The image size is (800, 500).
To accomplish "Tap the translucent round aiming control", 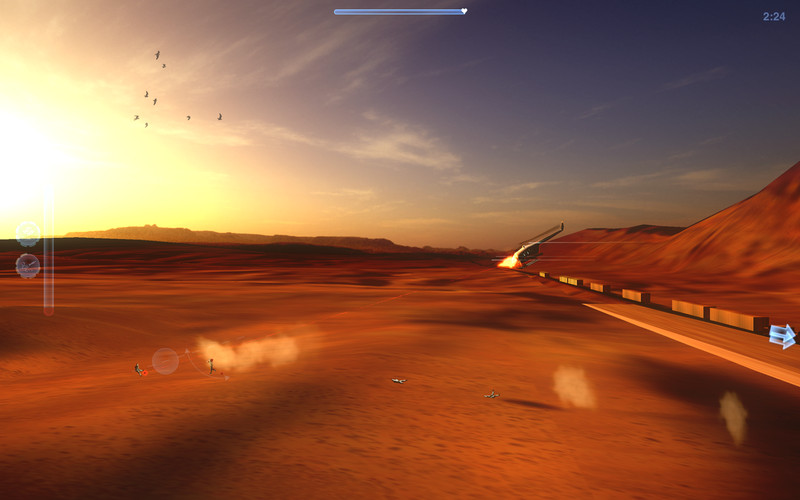I will point(165,361).
